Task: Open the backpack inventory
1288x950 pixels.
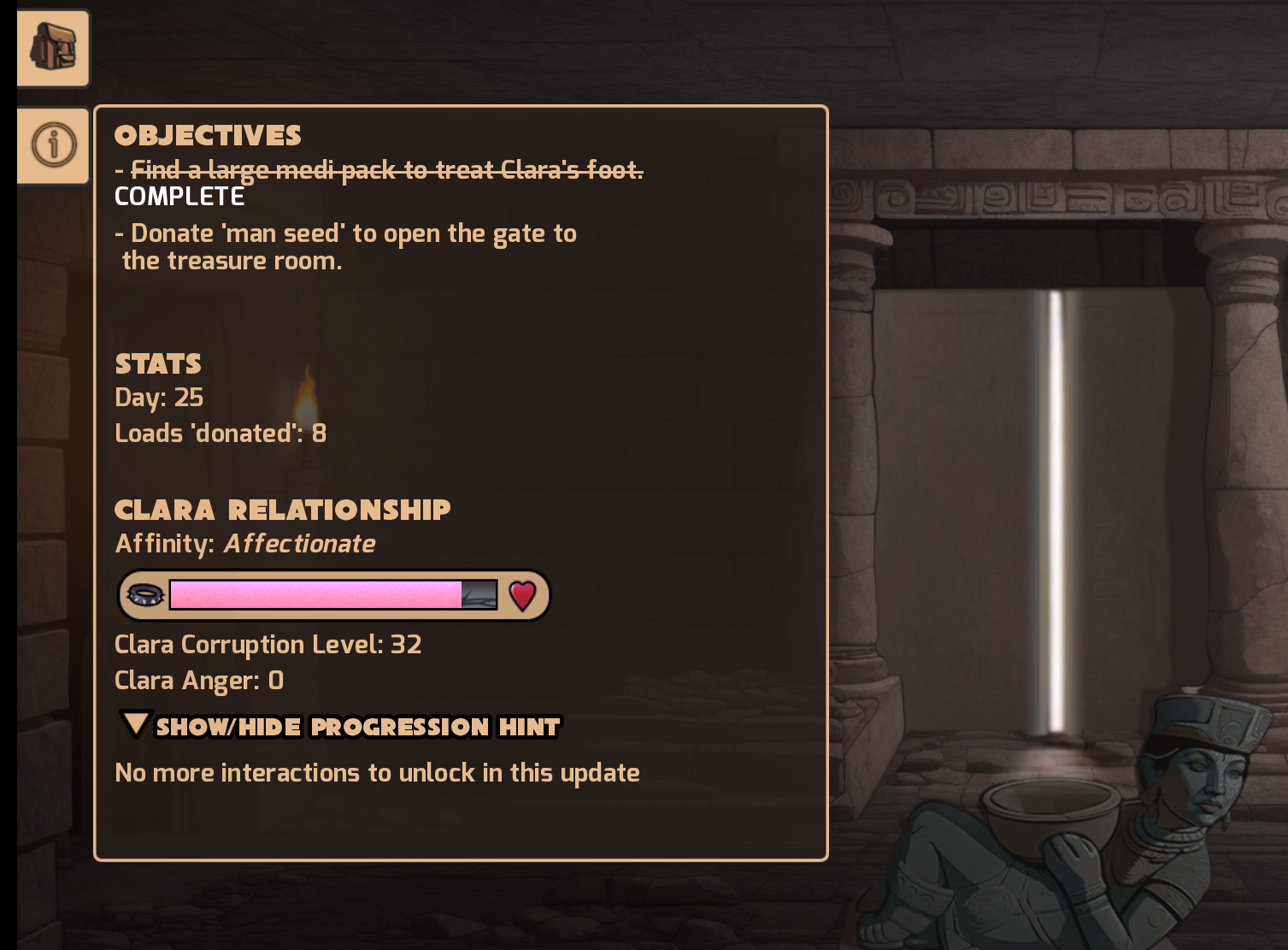Action: coord(53,48)
